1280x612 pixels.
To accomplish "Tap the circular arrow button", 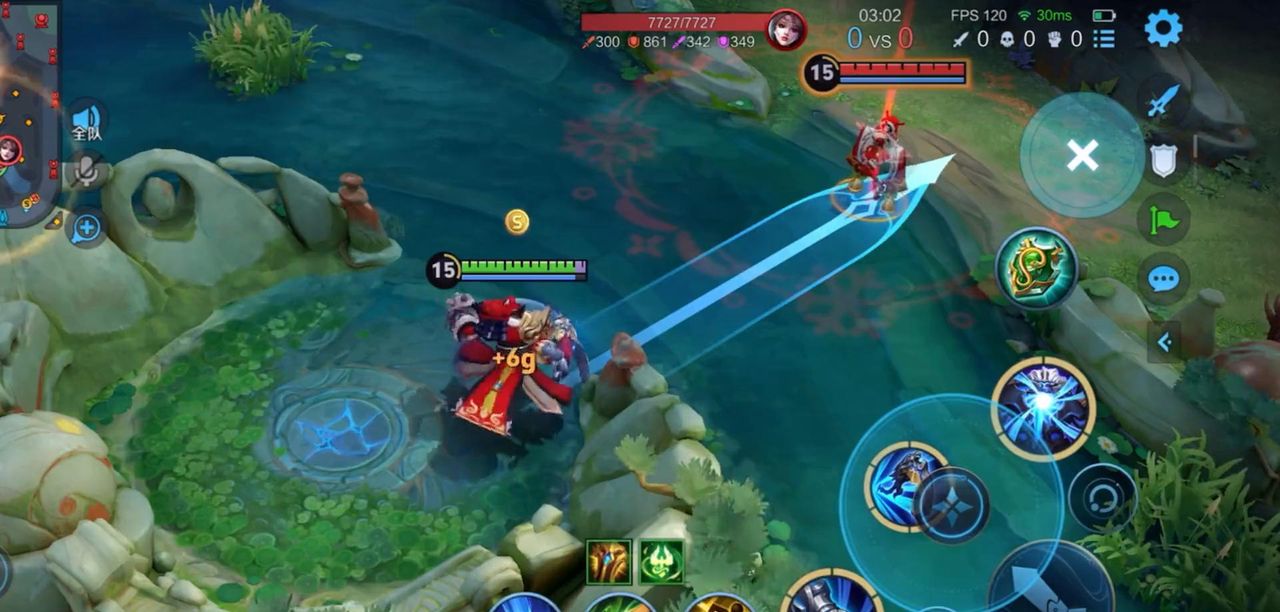I will pyautogui.click(x=1102, y=497).
